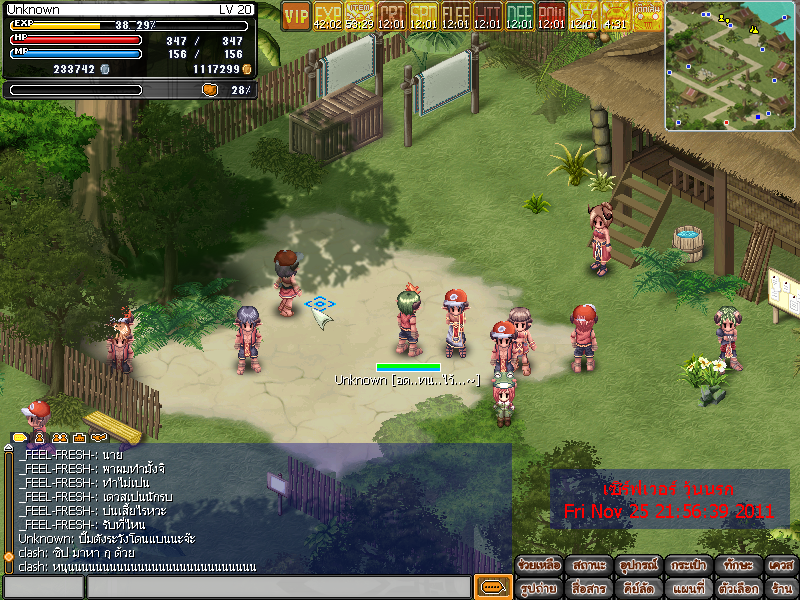Switch to the party chat tab icon
The image size is (800, 600).
click(59, 438)
